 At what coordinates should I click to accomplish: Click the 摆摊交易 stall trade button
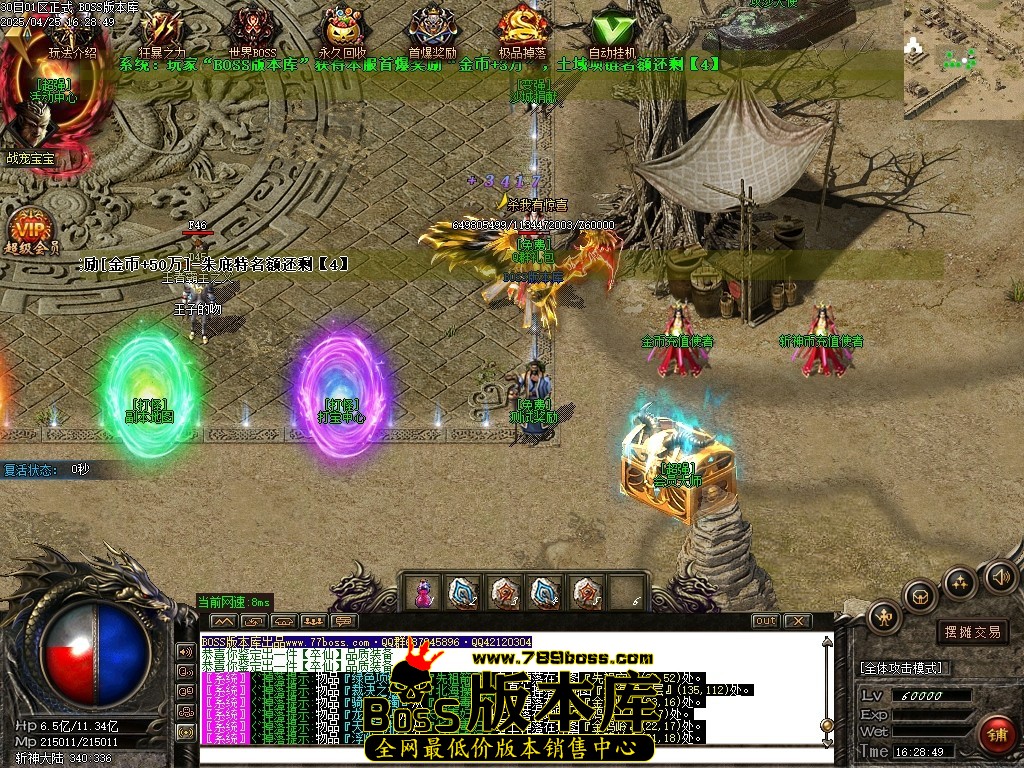click(x=972, y=632)
